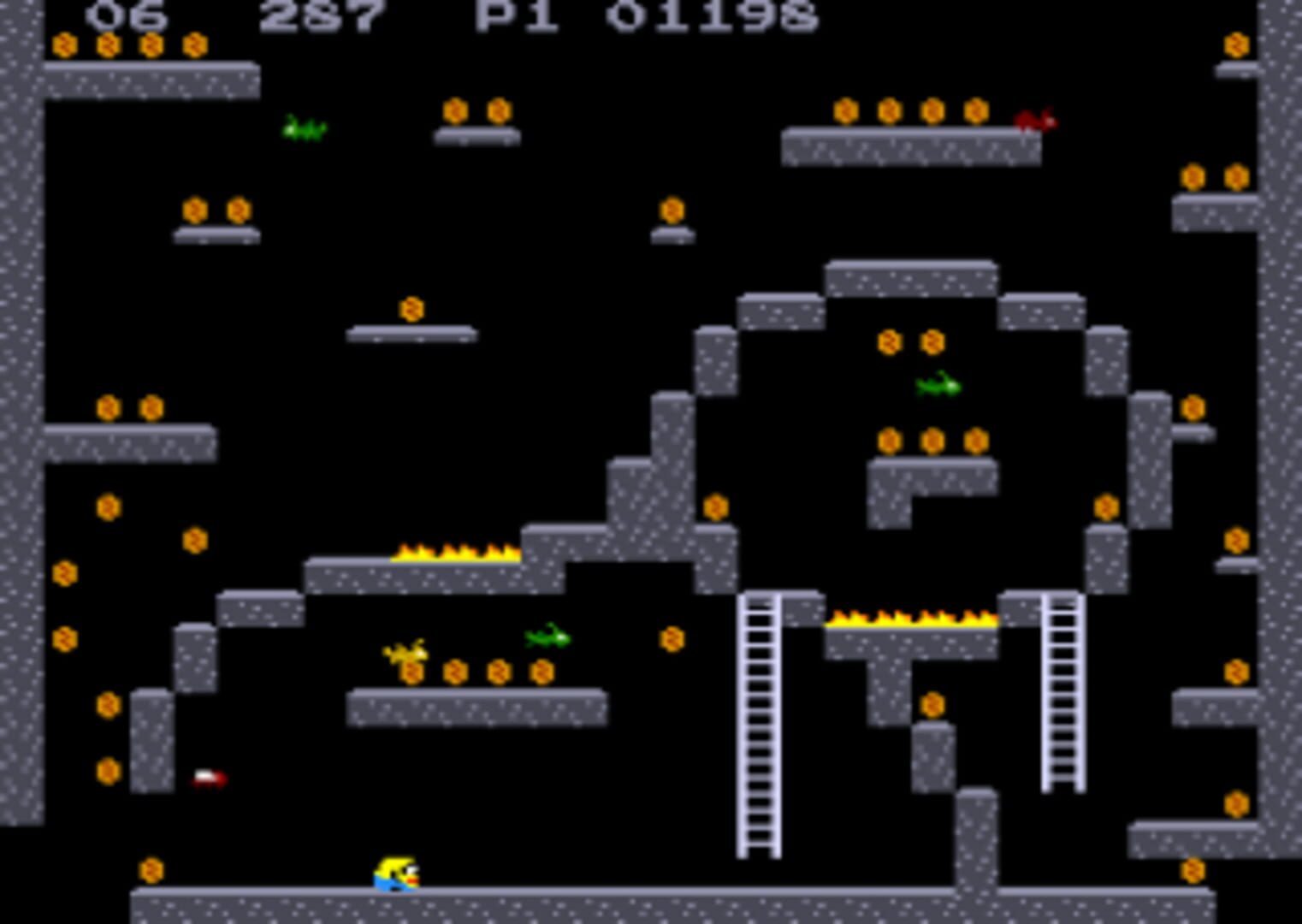Click the fire hazard between the two ladders
1302x924 pixels.
[909, 618]
